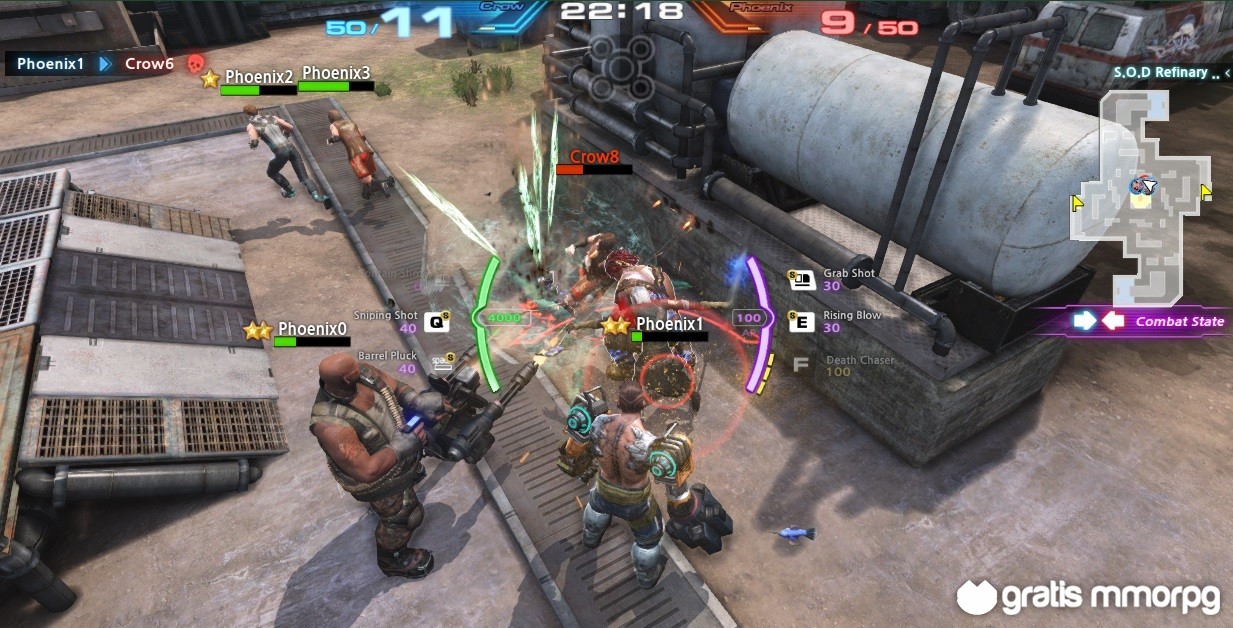
Task: Select the Death Chaser skill
Action: click(800, 365)
